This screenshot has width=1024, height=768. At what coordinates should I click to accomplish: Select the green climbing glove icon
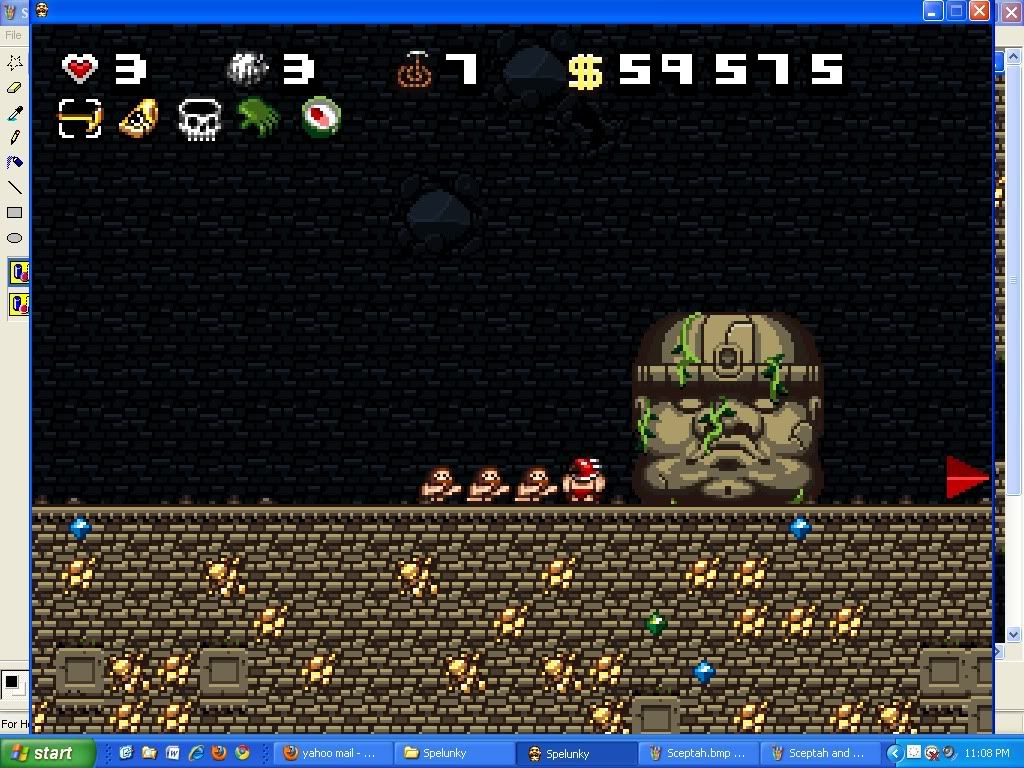click(x=259, y=117)
